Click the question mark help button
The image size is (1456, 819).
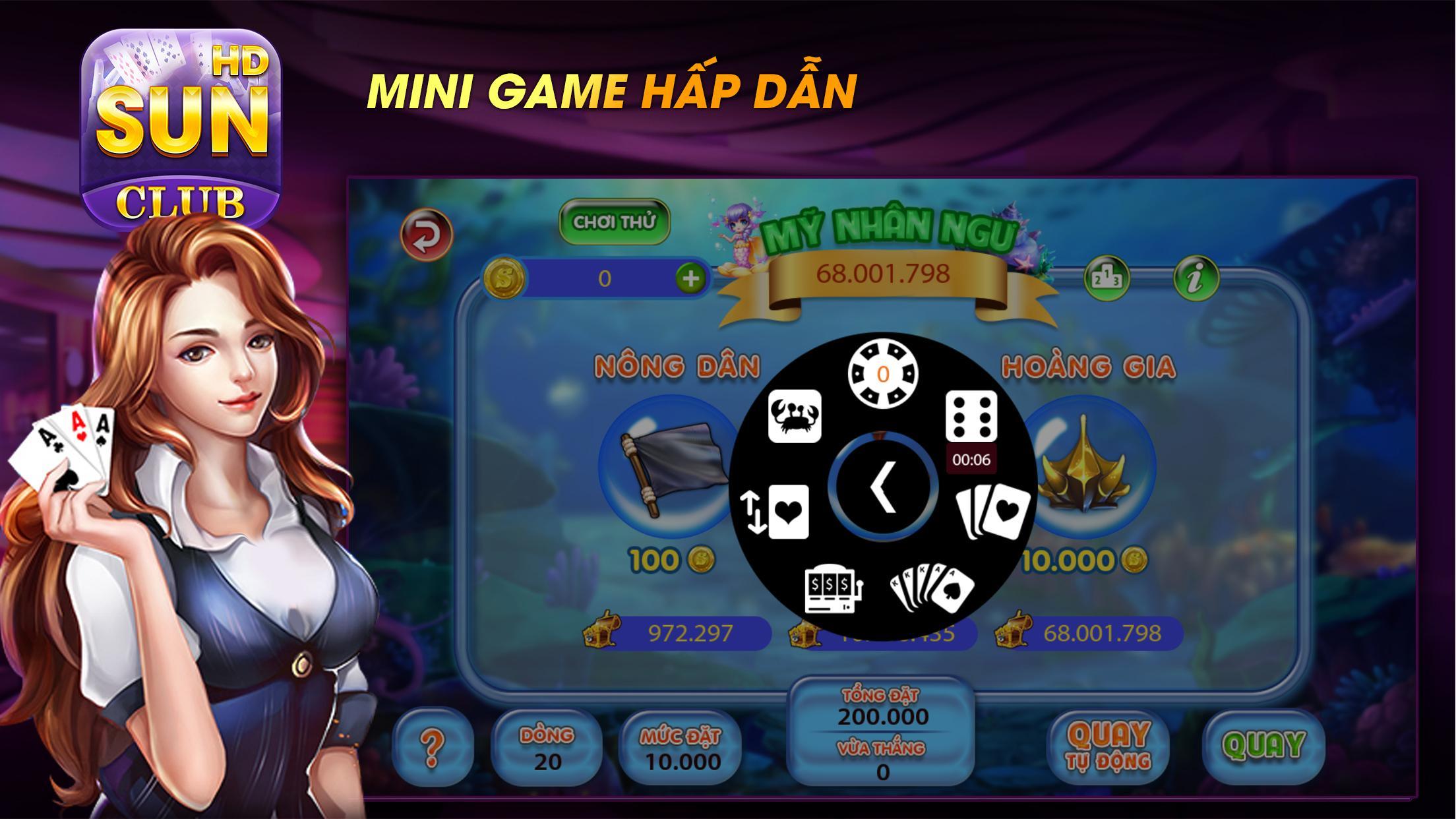tap(433, 750)
